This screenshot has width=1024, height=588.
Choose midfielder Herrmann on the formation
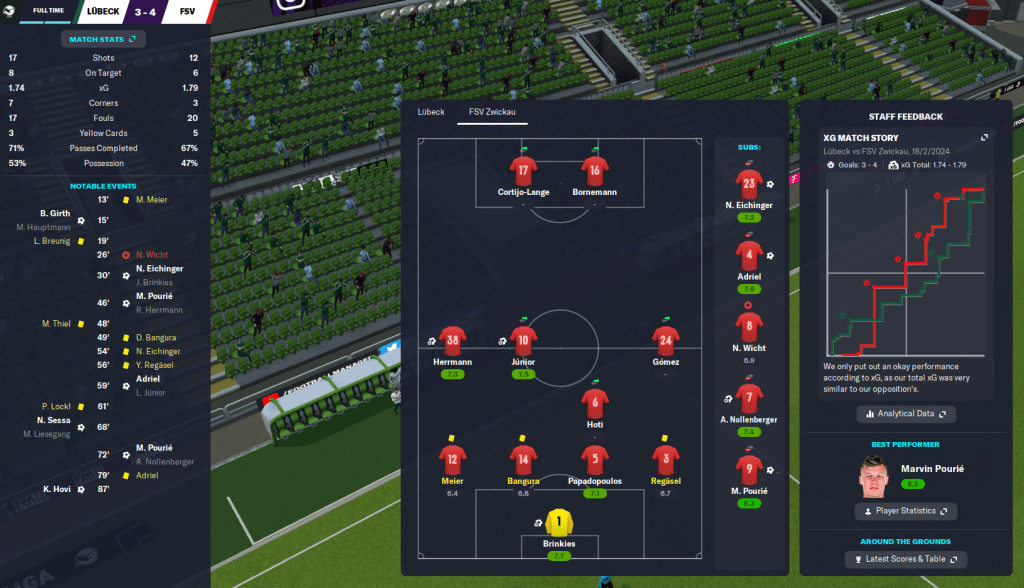tap(453, 340)
